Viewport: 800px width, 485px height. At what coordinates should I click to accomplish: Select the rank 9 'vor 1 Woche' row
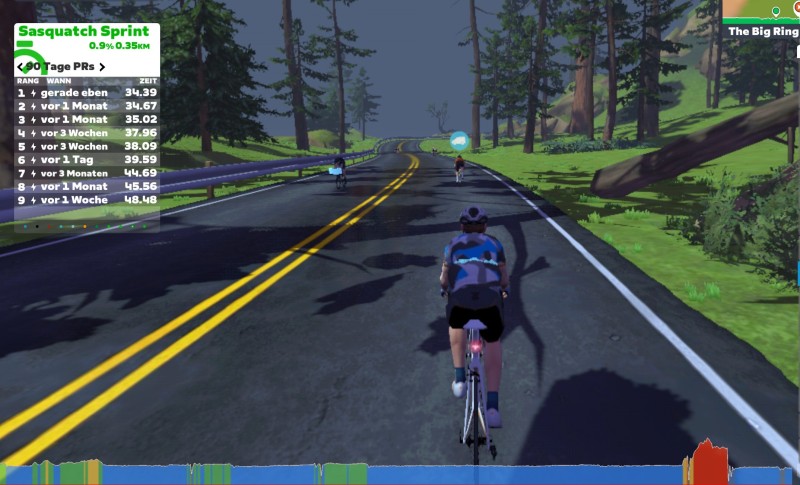pyautogui.click(x=87, y=199)
